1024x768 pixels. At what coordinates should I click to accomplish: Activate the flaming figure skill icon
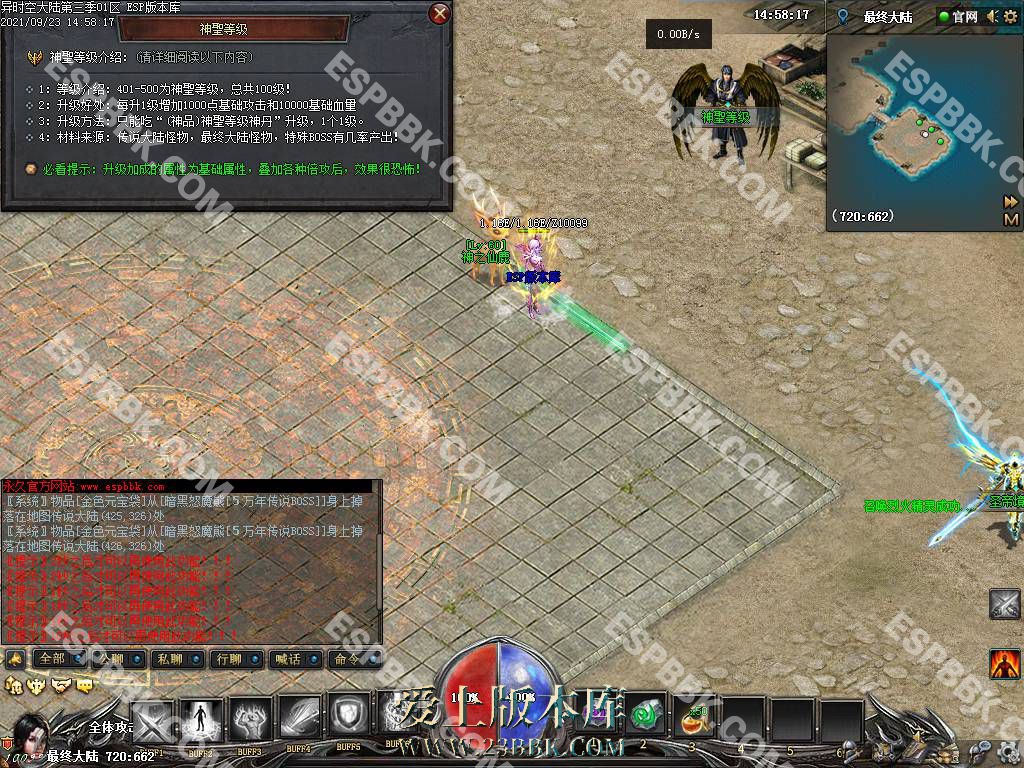1005,663
